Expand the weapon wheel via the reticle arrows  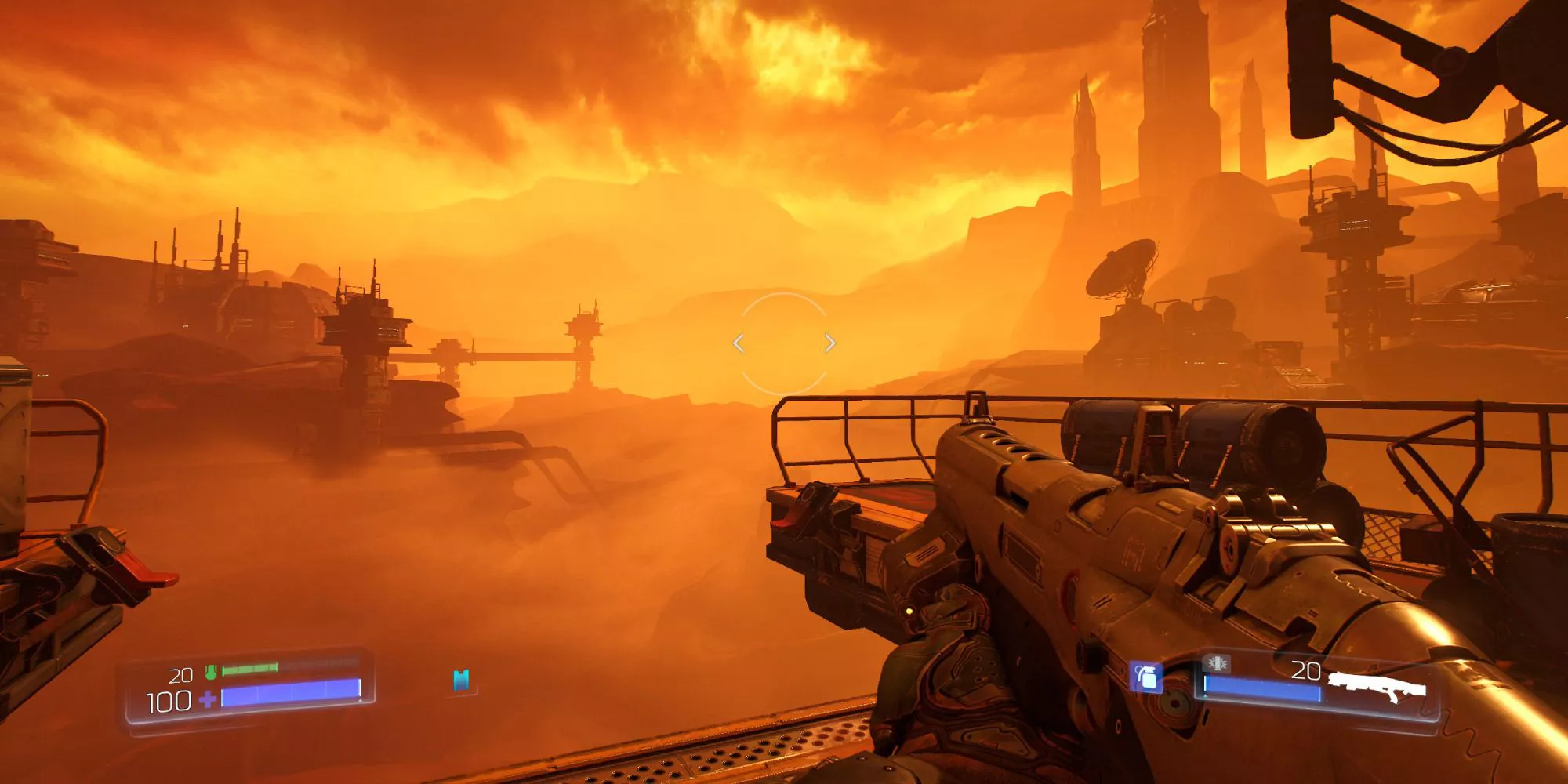click(784, 343)
